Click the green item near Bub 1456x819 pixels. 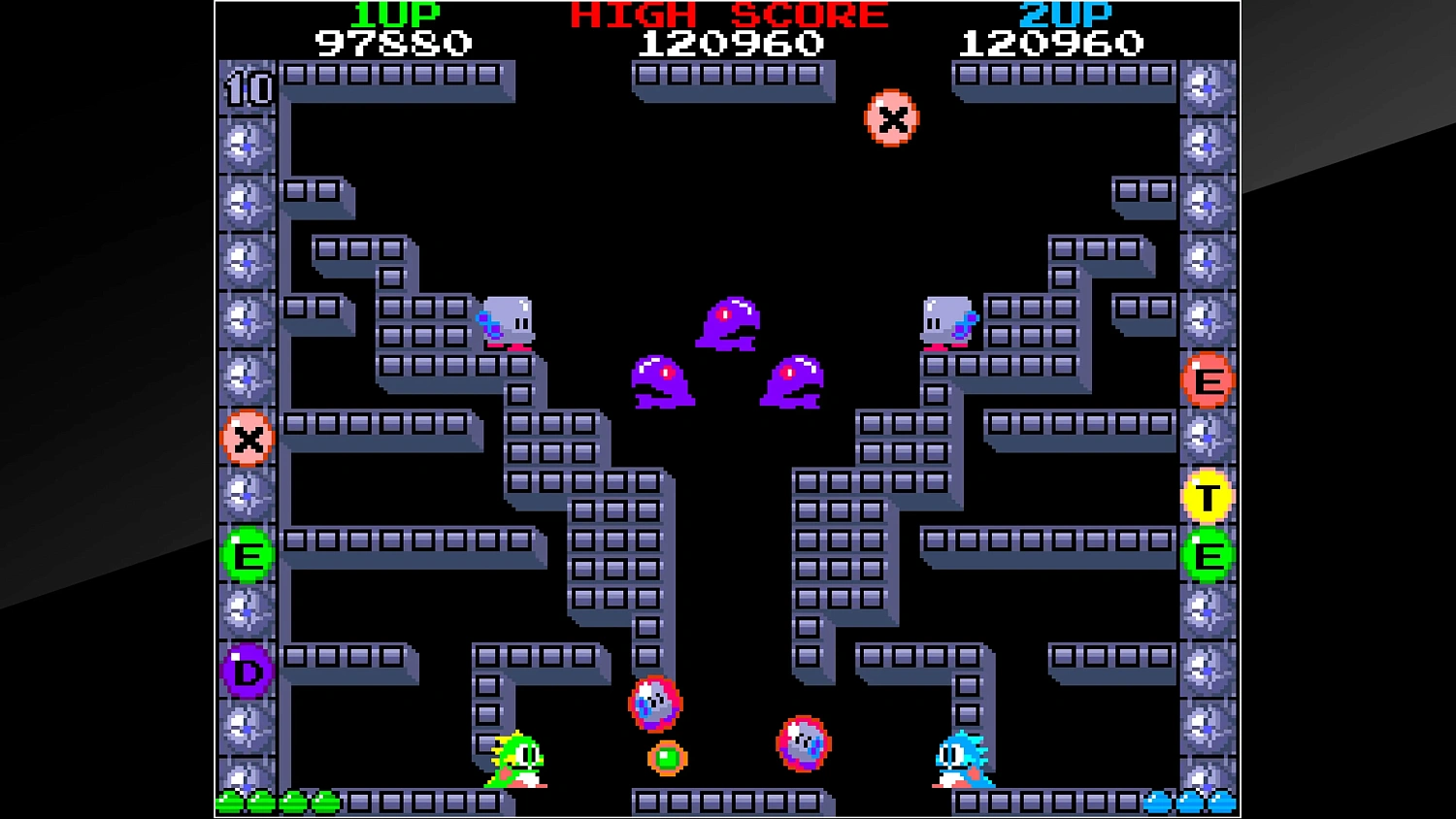coord(666,756)
